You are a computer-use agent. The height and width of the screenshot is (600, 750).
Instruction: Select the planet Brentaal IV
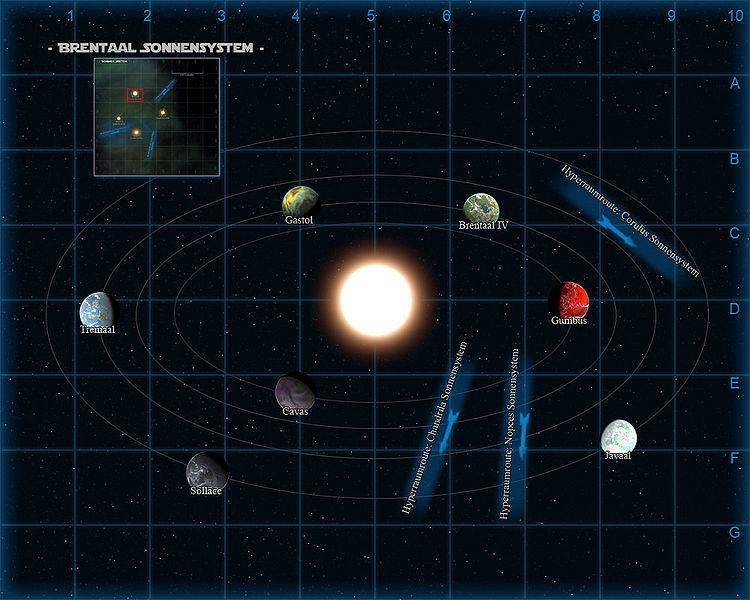tap(482, 208)
